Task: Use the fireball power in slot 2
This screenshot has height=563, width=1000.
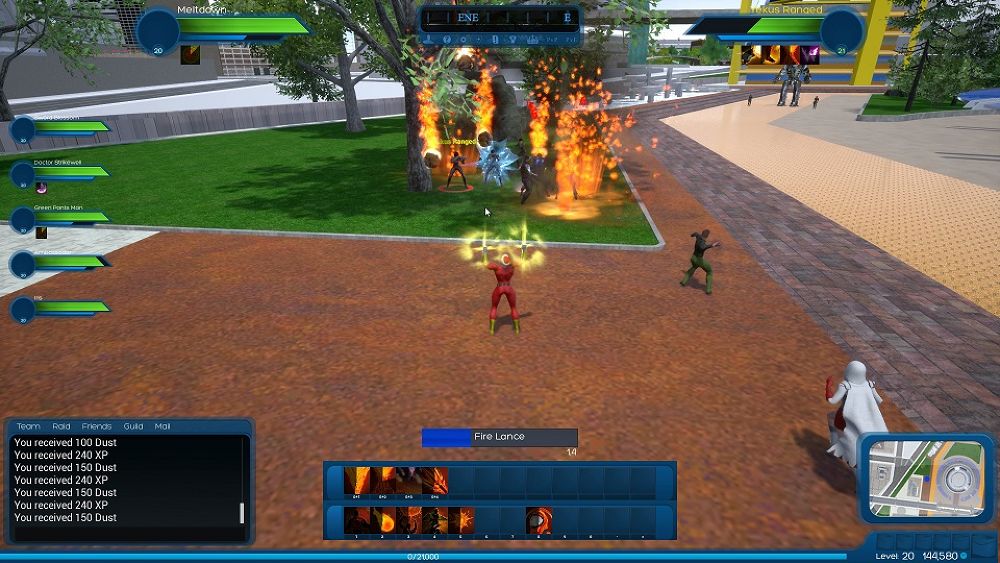Action: (382, 520)
